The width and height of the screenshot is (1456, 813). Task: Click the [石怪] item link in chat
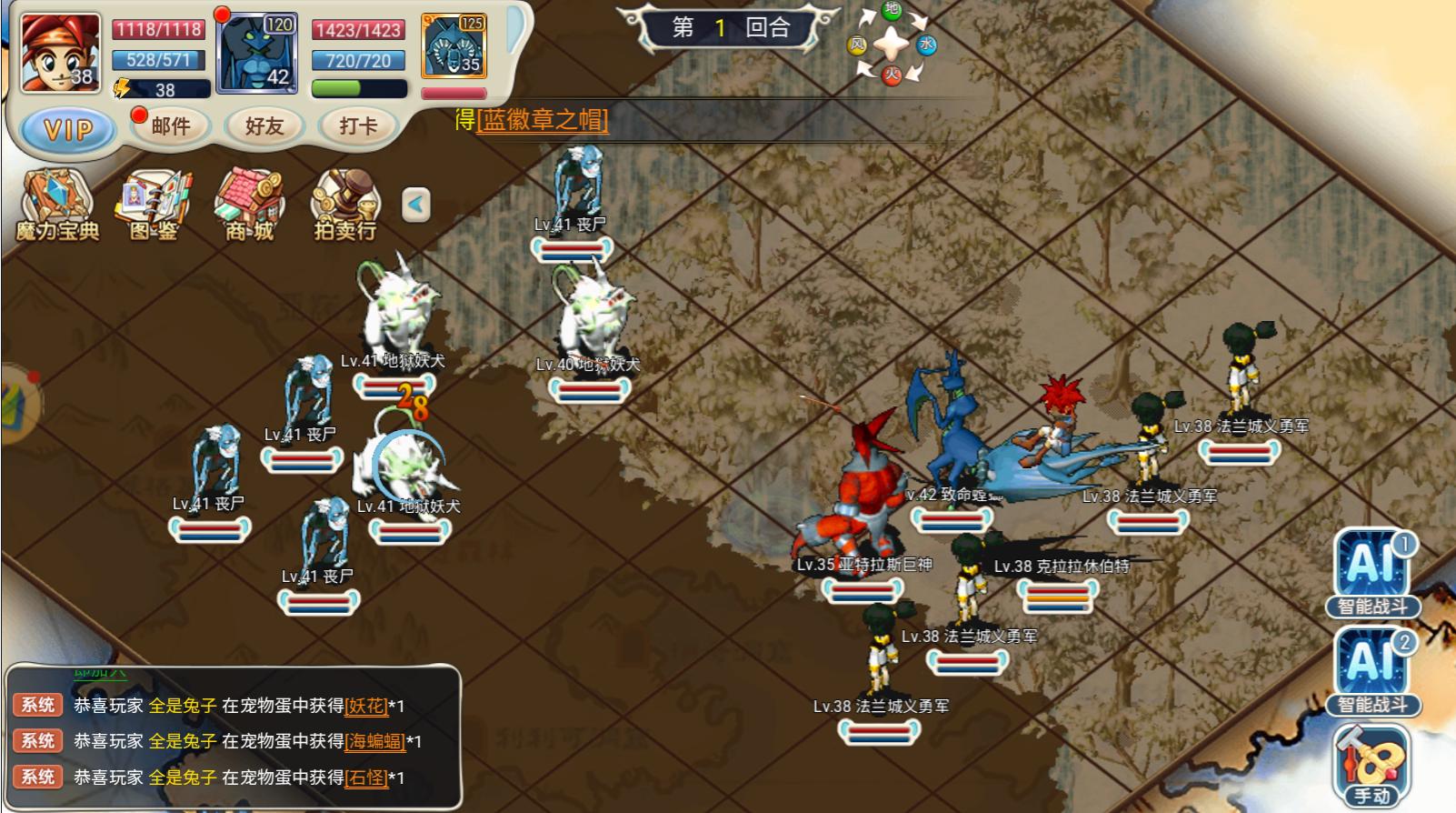[366, 778]
